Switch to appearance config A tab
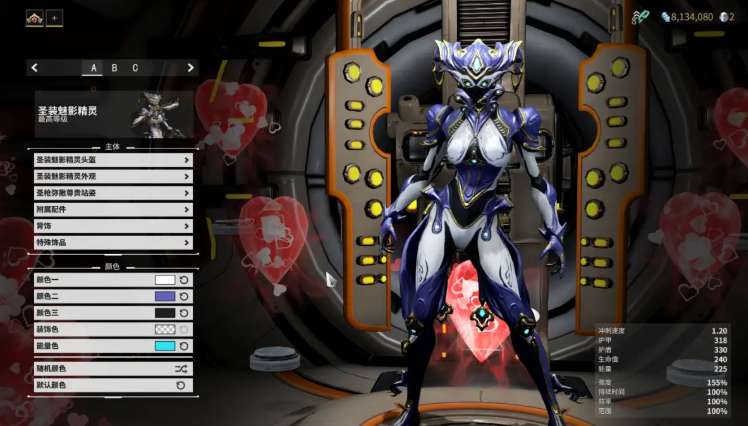748x426 pixels. 94,68
